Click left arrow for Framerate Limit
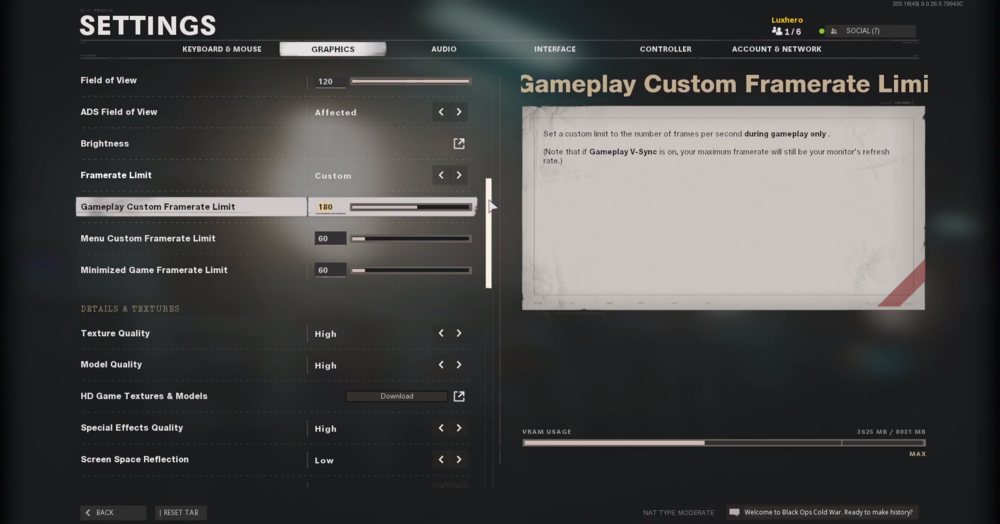 441,175
